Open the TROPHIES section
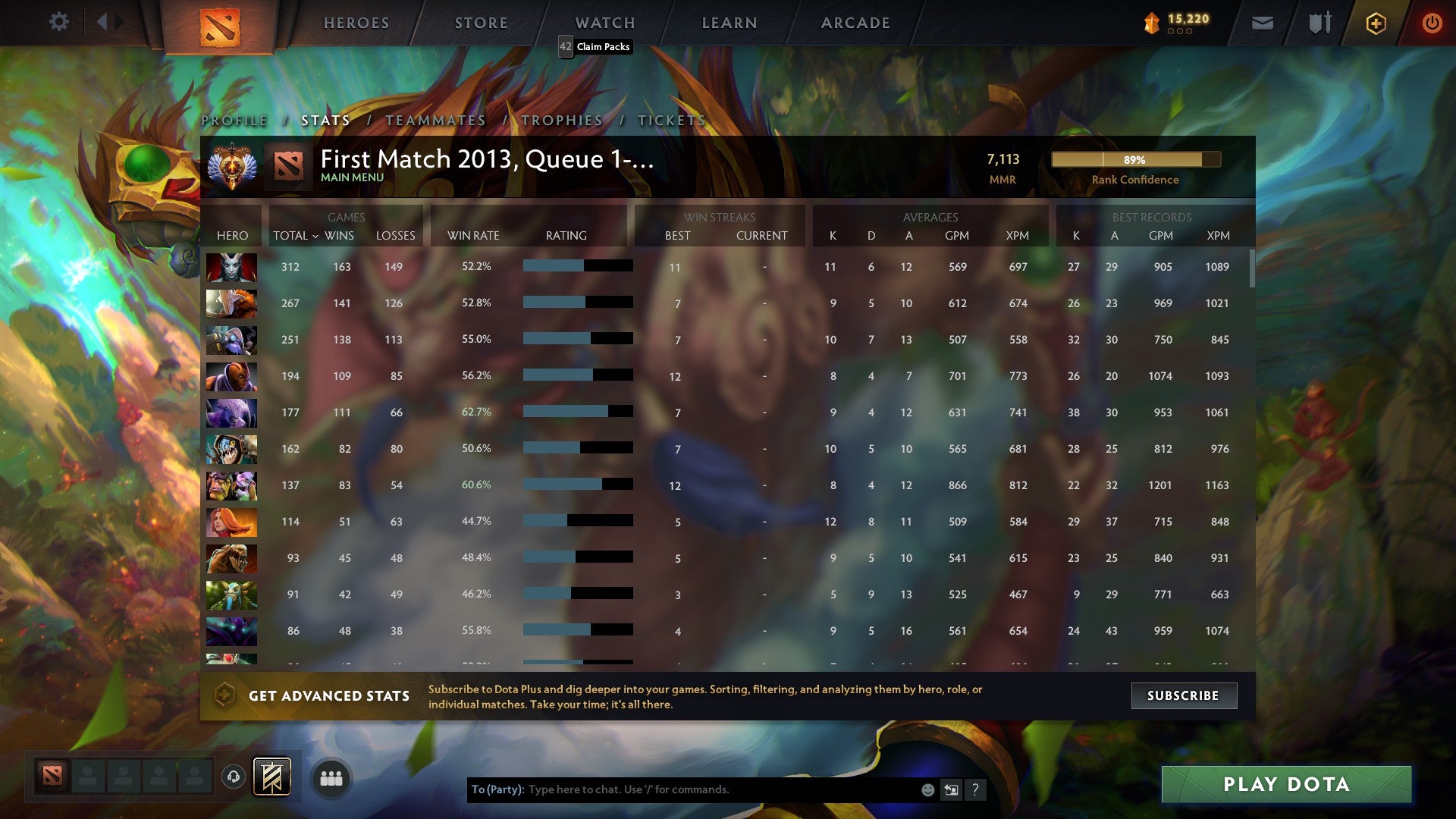 pos(560,120)
